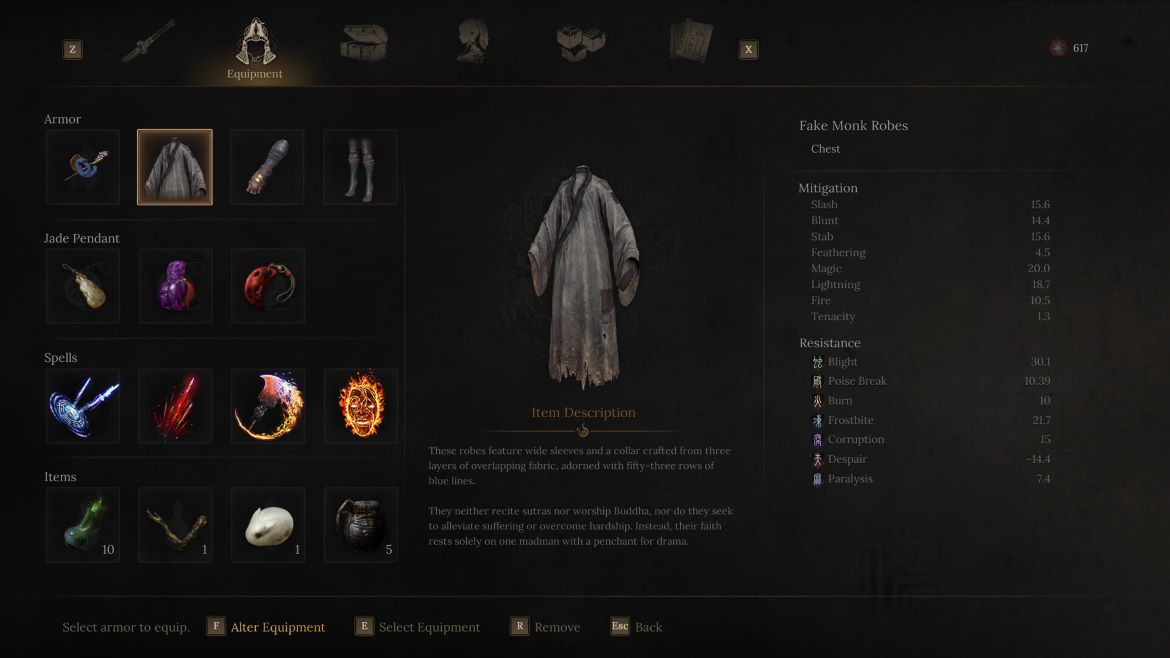The width and height of the screenshot is (1170, 658).
Task: Choose the gauntlet arm armor slot
Action: [268, 167]
